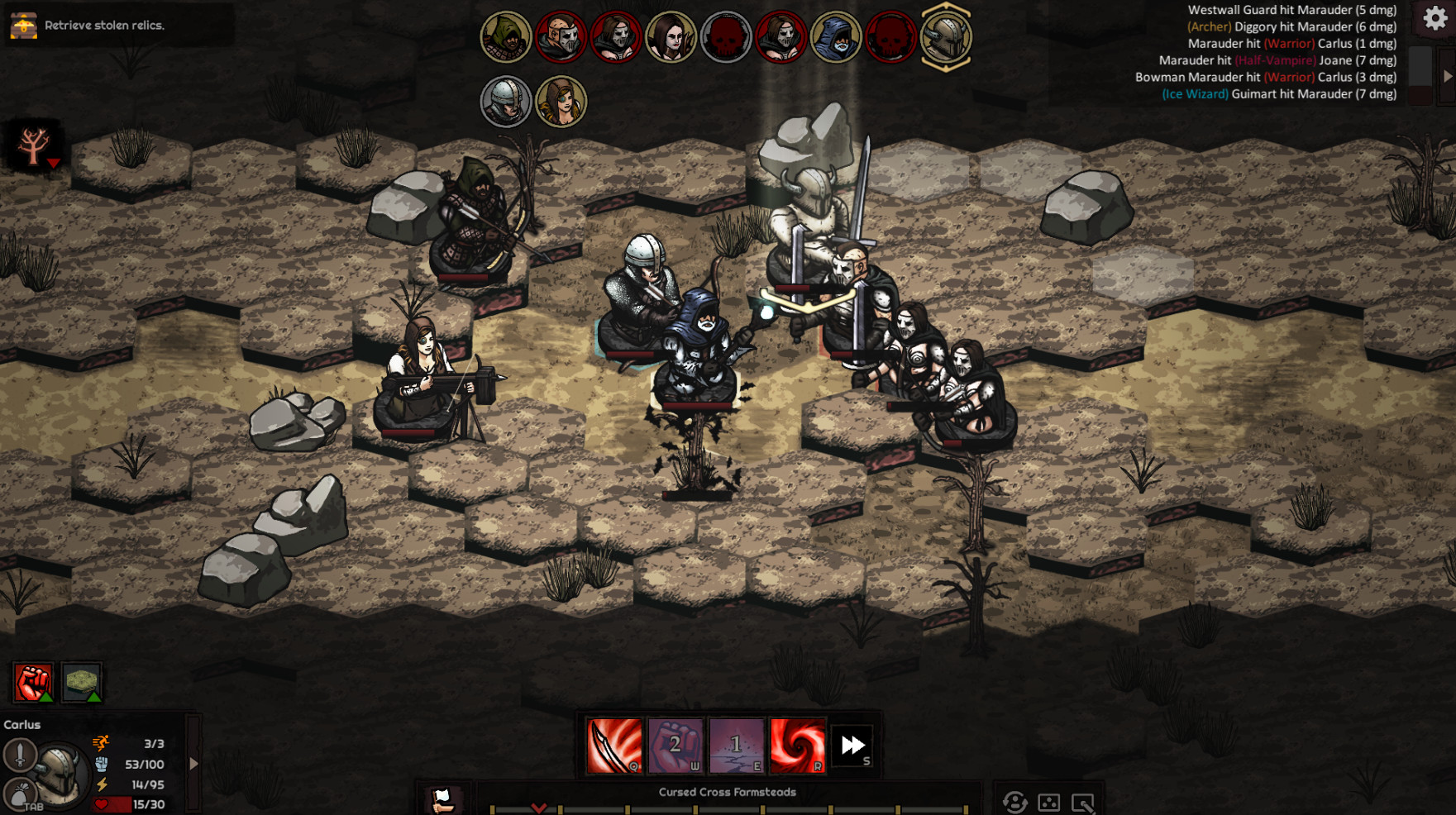Activate the Q blade slash ability
This screenshot has height=815, width=1456.
tap(613, 745)
